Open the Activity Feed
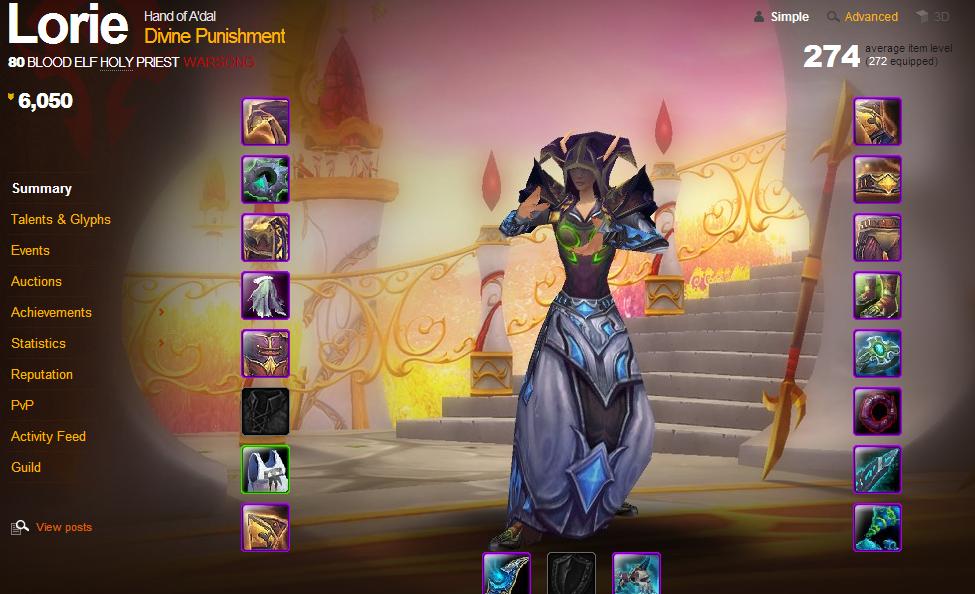 (48, 436)
